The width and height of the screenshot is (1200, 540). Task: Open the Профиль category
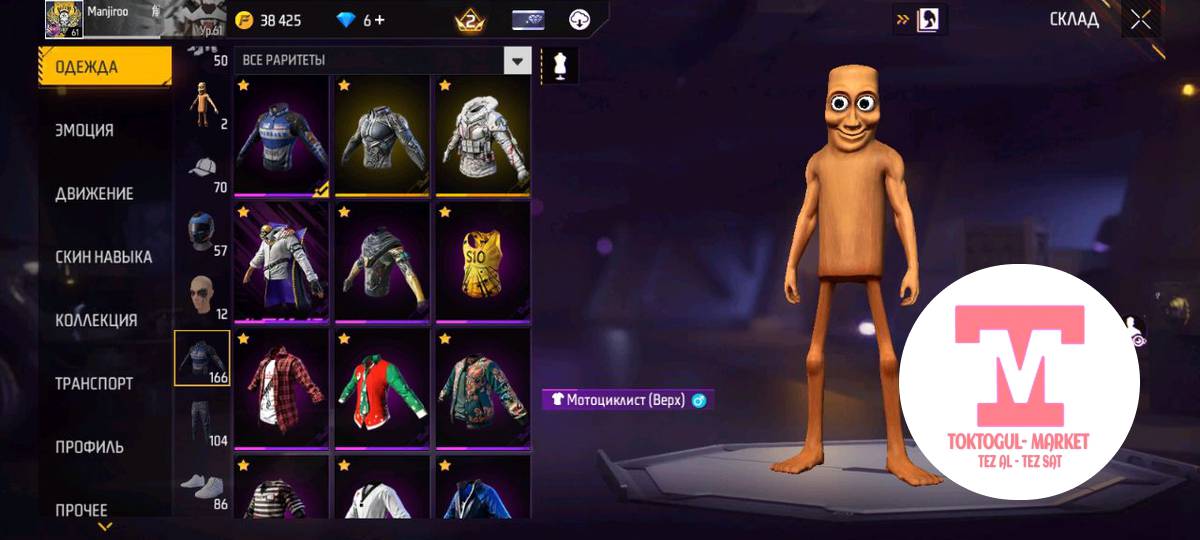click(90, 447)
